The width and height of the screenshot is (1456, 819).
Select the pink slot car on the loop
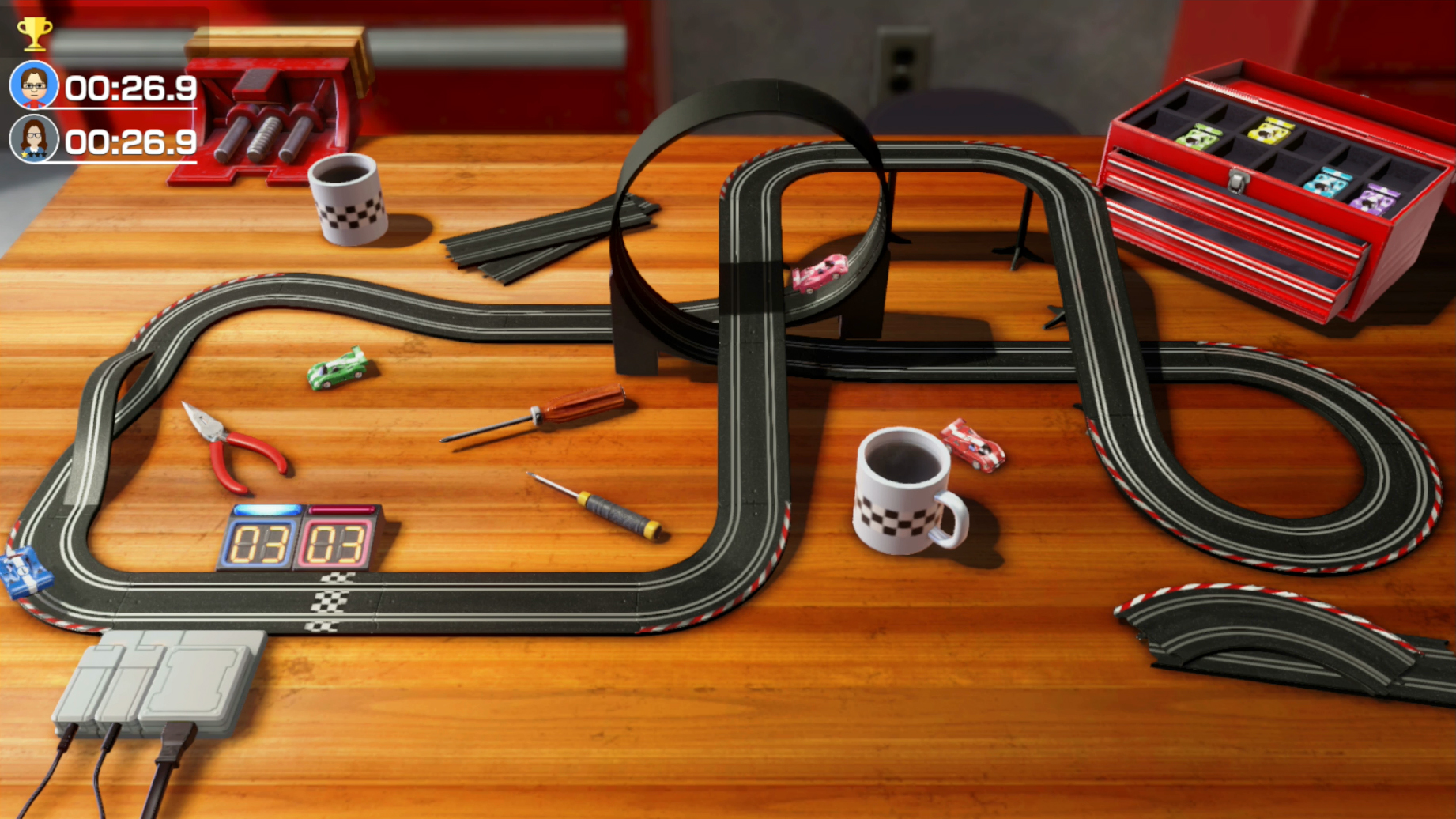[818, 274]
